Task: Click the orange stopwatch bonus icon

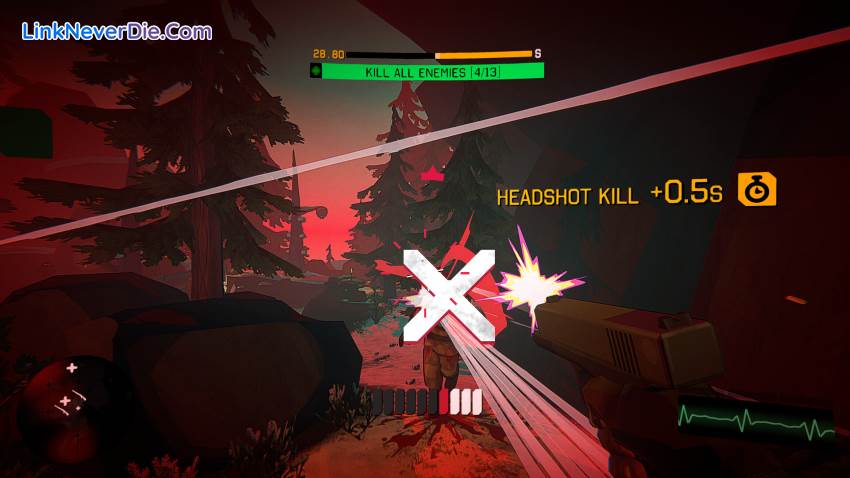Action: pos(757,189)
